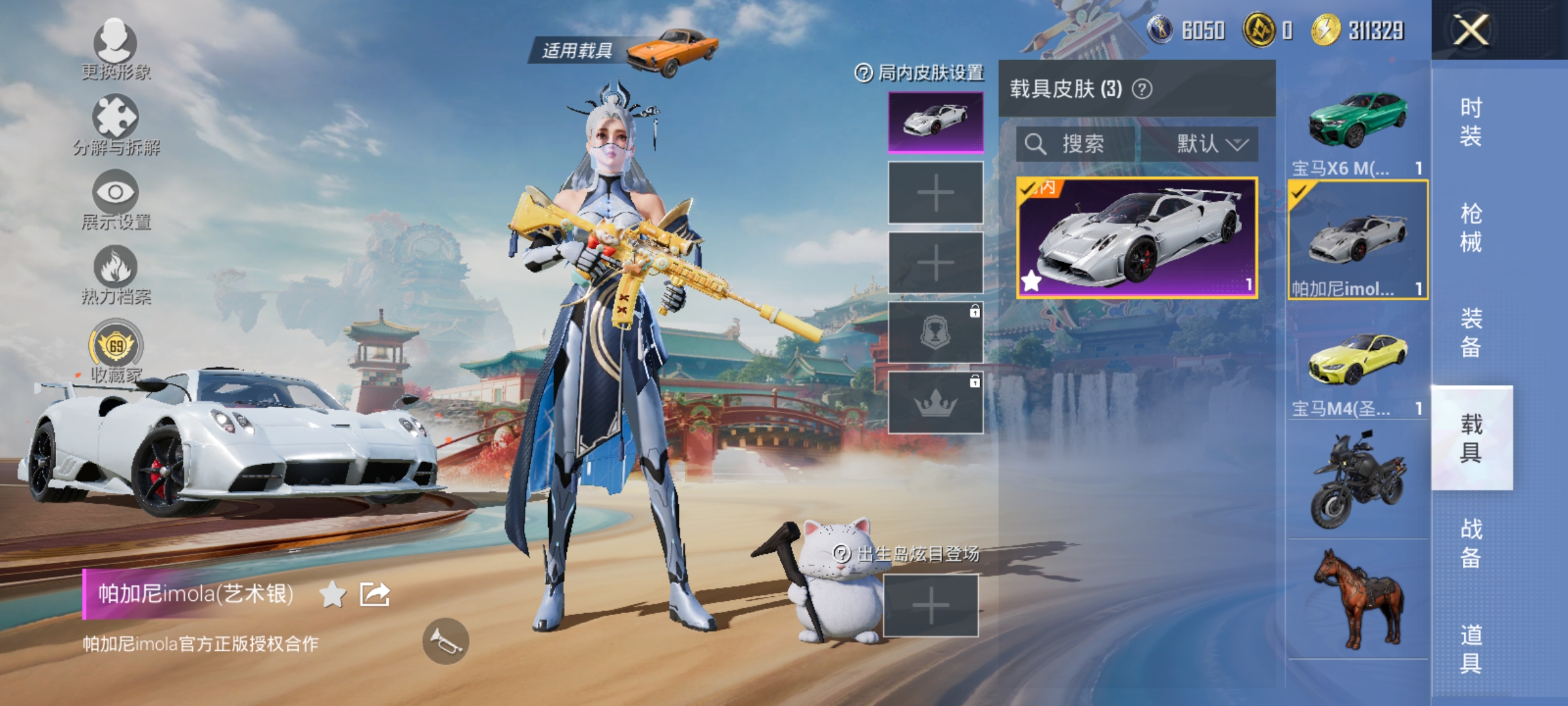Click the 搜索 search box
Screen dimensions: 1568x706
point(1078,144)
